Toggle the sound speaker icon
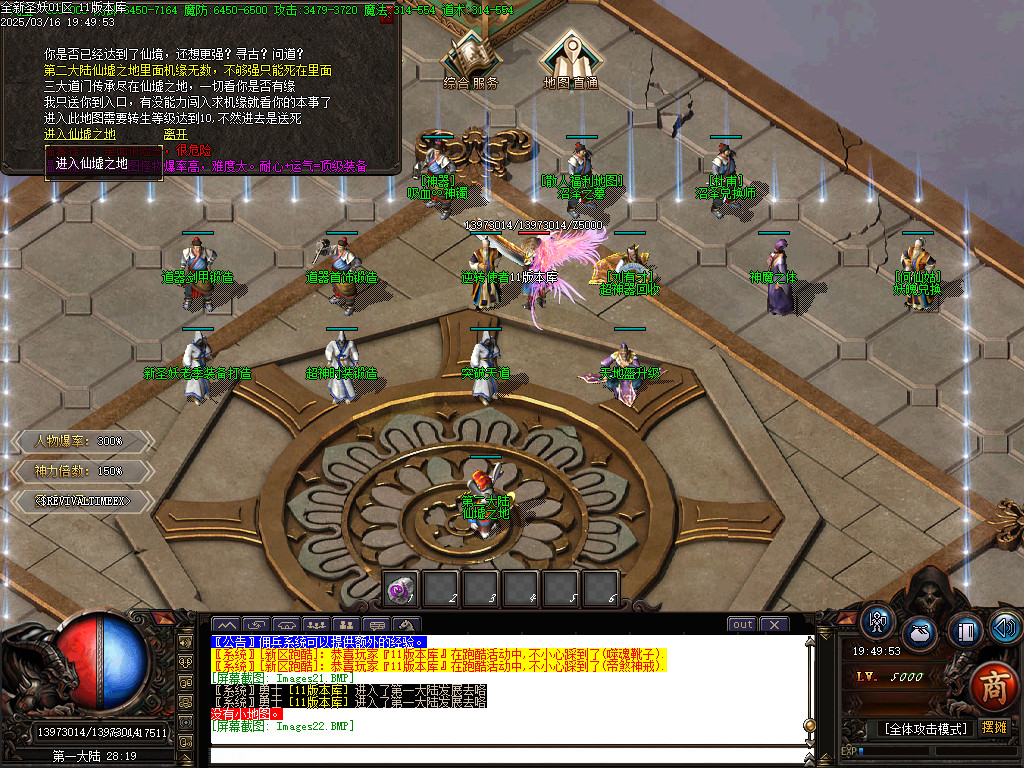This screenshot has height=768, width=1024. pos(1005,626)
